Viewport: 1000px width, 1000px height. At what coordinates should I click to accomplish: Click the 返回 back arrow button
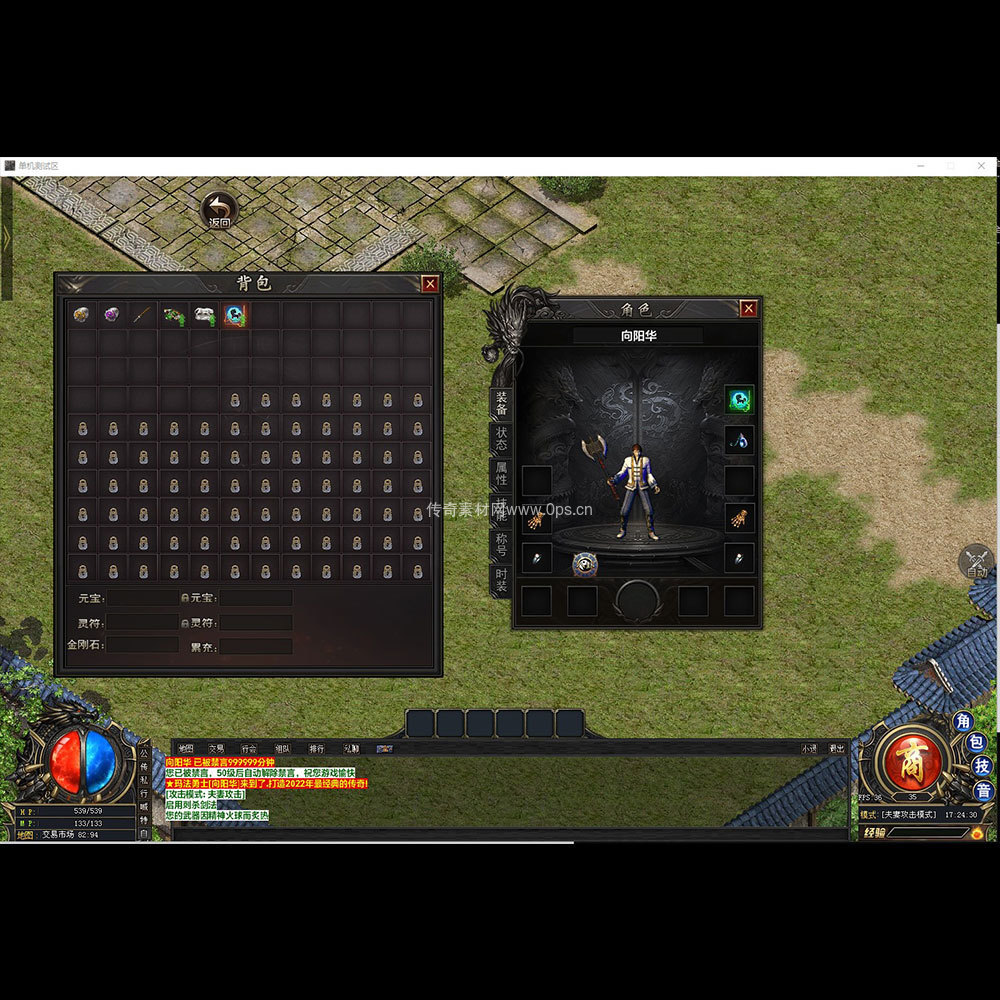click(219, 211)
